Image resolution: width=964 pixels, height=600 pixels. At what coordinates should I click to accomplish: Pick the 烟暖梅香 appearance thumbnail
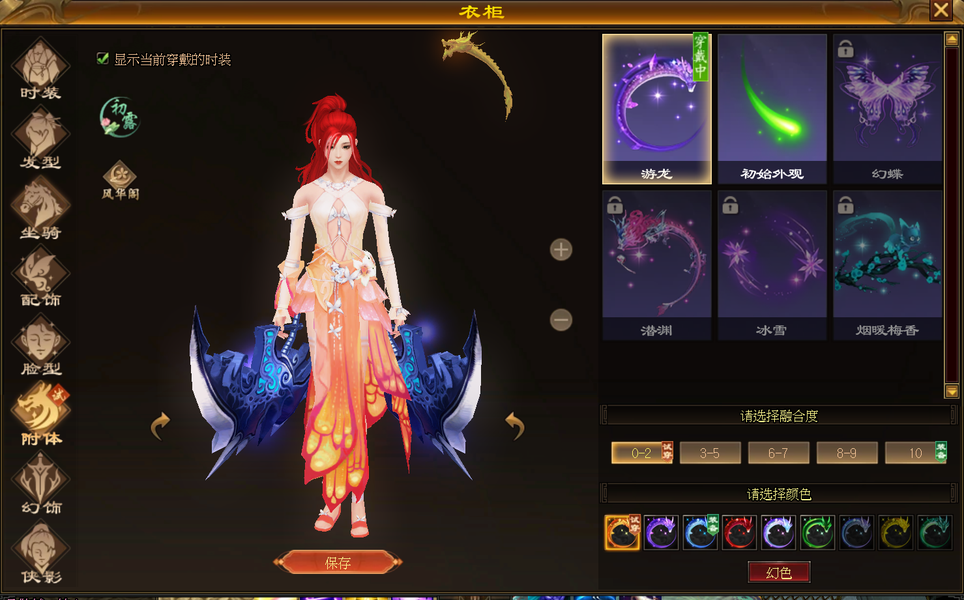(887, 265)
